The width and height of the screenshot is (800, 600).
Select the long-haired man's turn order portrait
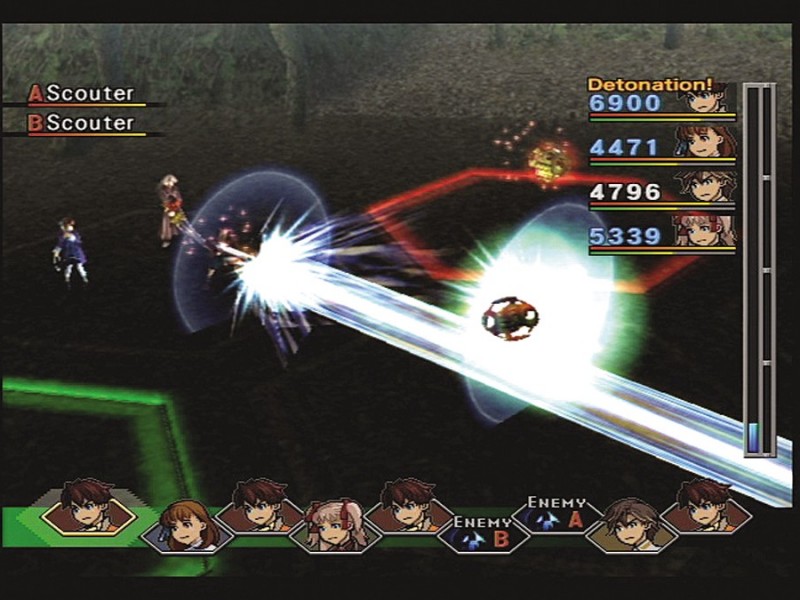coord(630,523)
